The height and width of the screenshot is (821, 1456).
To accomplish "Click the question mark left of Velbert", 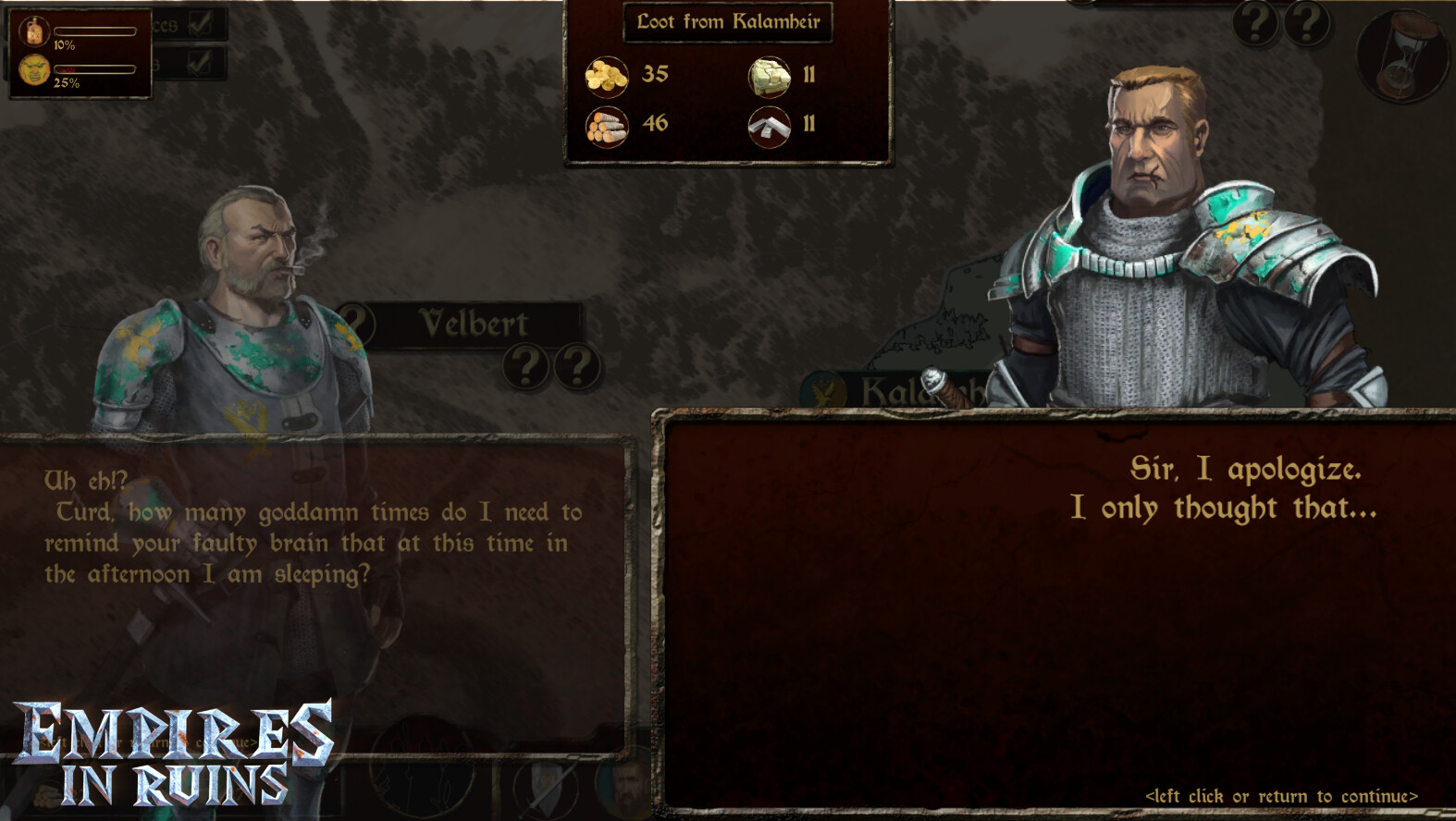I will (357, 325).
